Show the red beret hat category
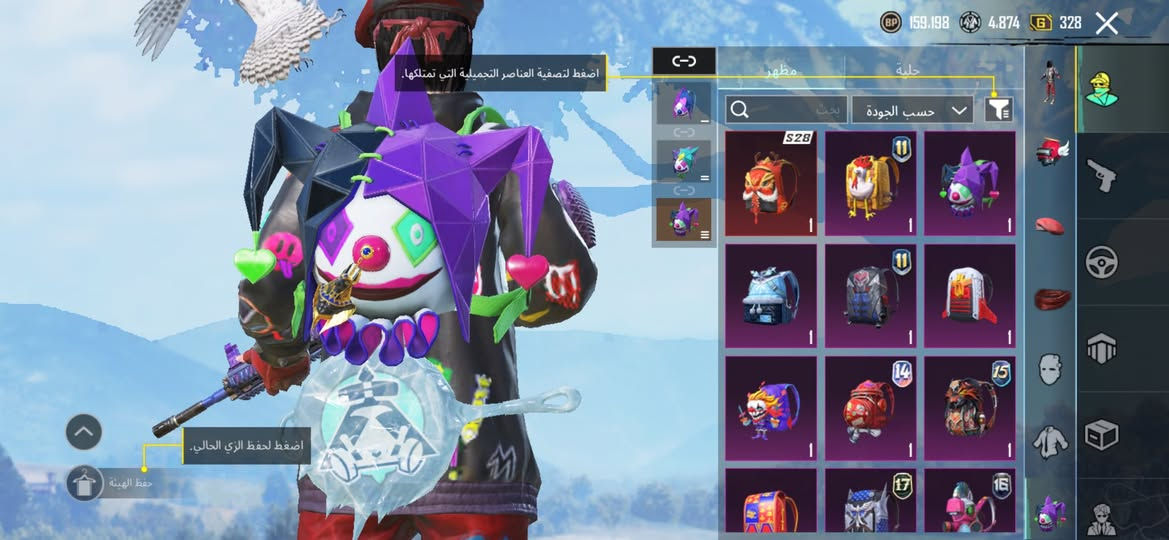 1049,225
